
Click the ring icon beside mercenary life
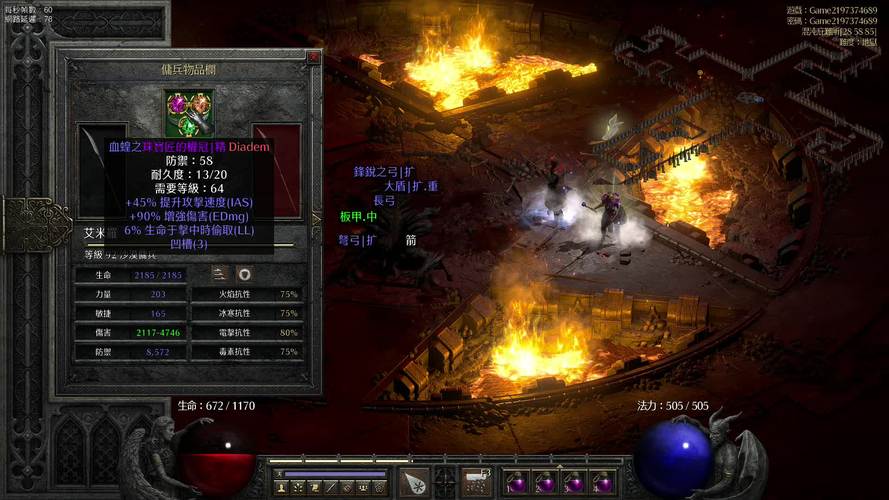[244, 274]
